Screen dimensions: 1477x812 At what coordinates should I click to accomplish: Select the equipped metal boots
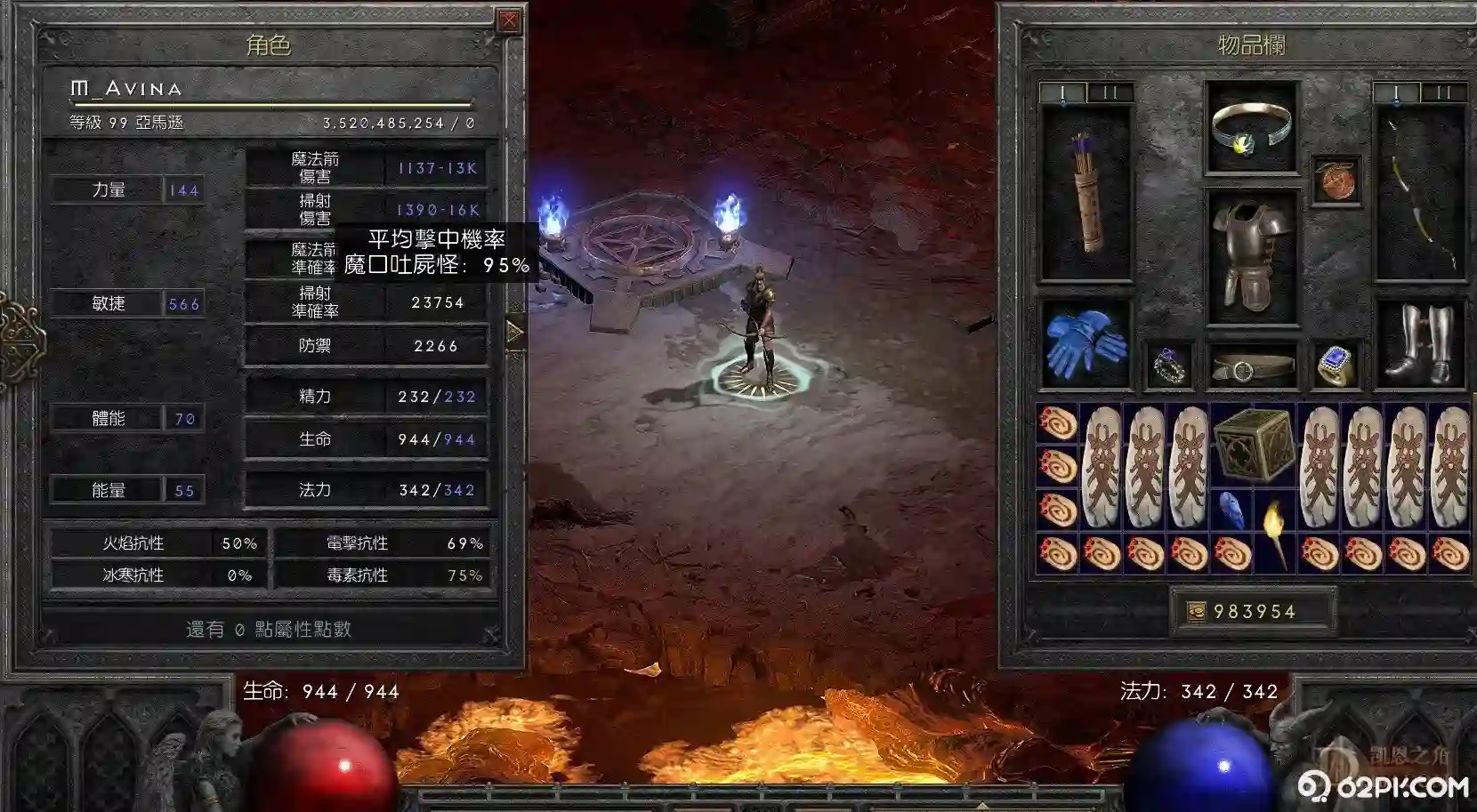click(1419, 345)
